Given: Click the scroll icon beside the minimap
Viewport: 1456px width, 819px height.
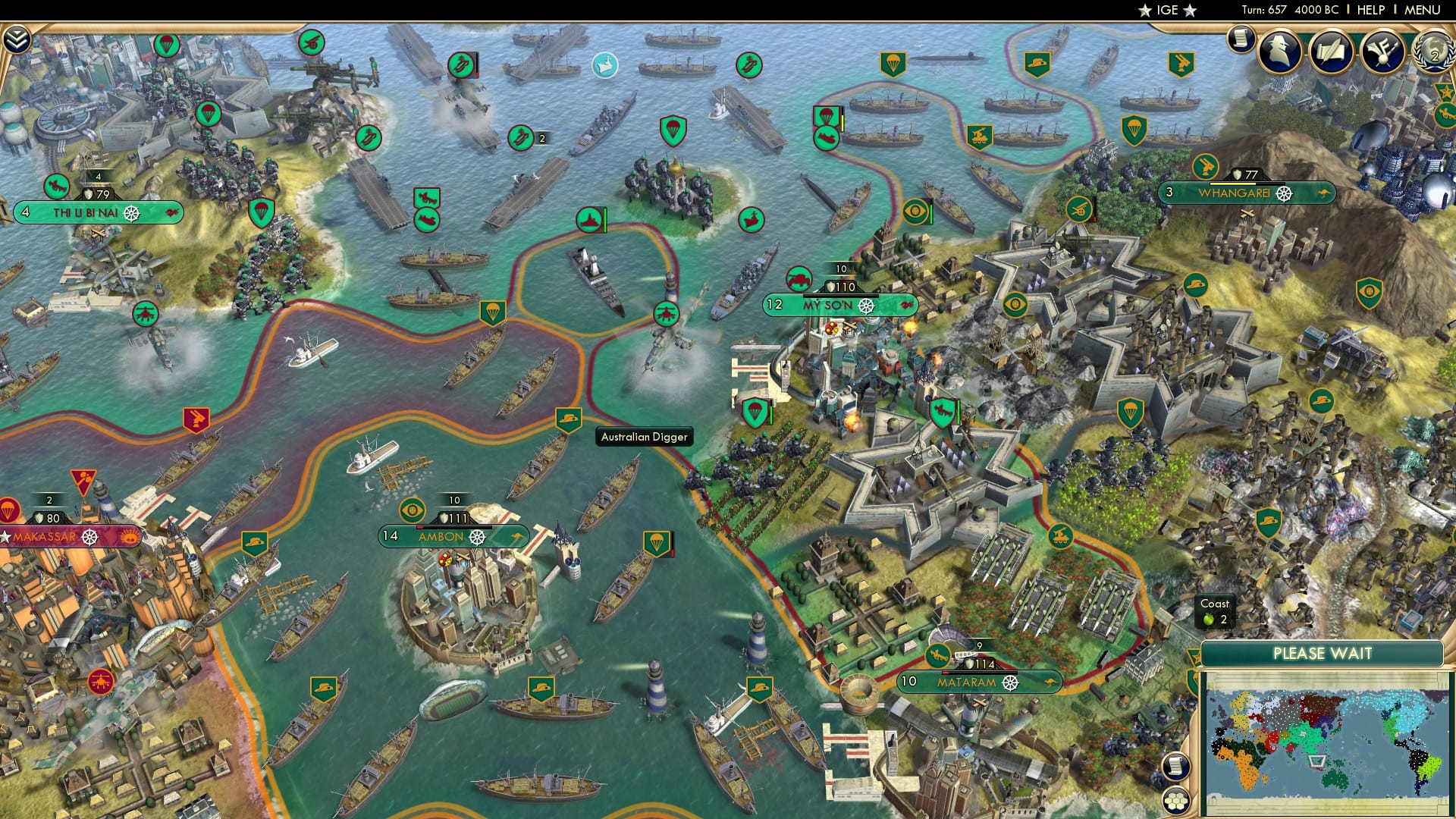Looking at the screenshot, I should [x=1176, y=765].
